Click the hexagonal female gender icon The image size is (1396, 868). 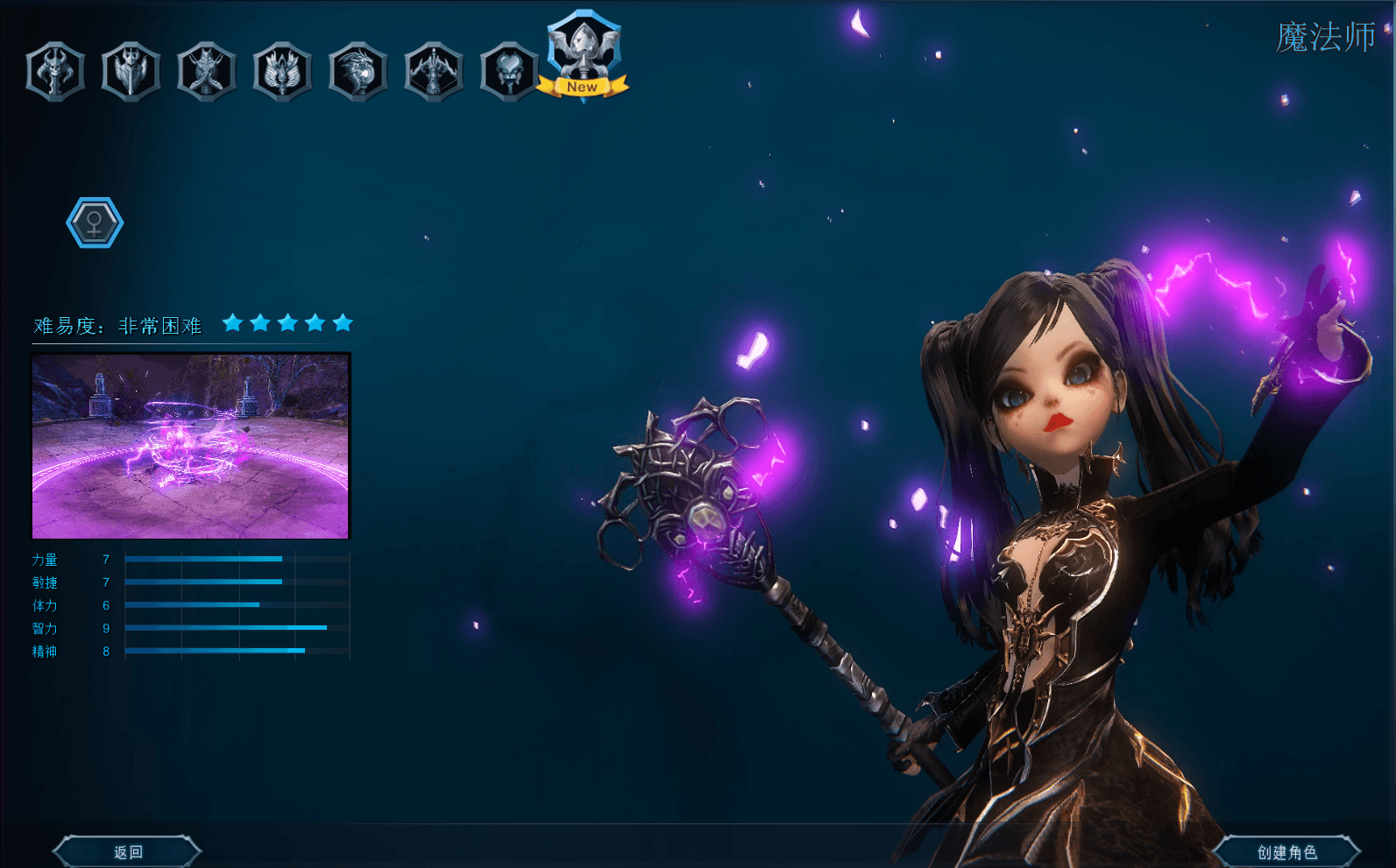(x=94, y=222)
